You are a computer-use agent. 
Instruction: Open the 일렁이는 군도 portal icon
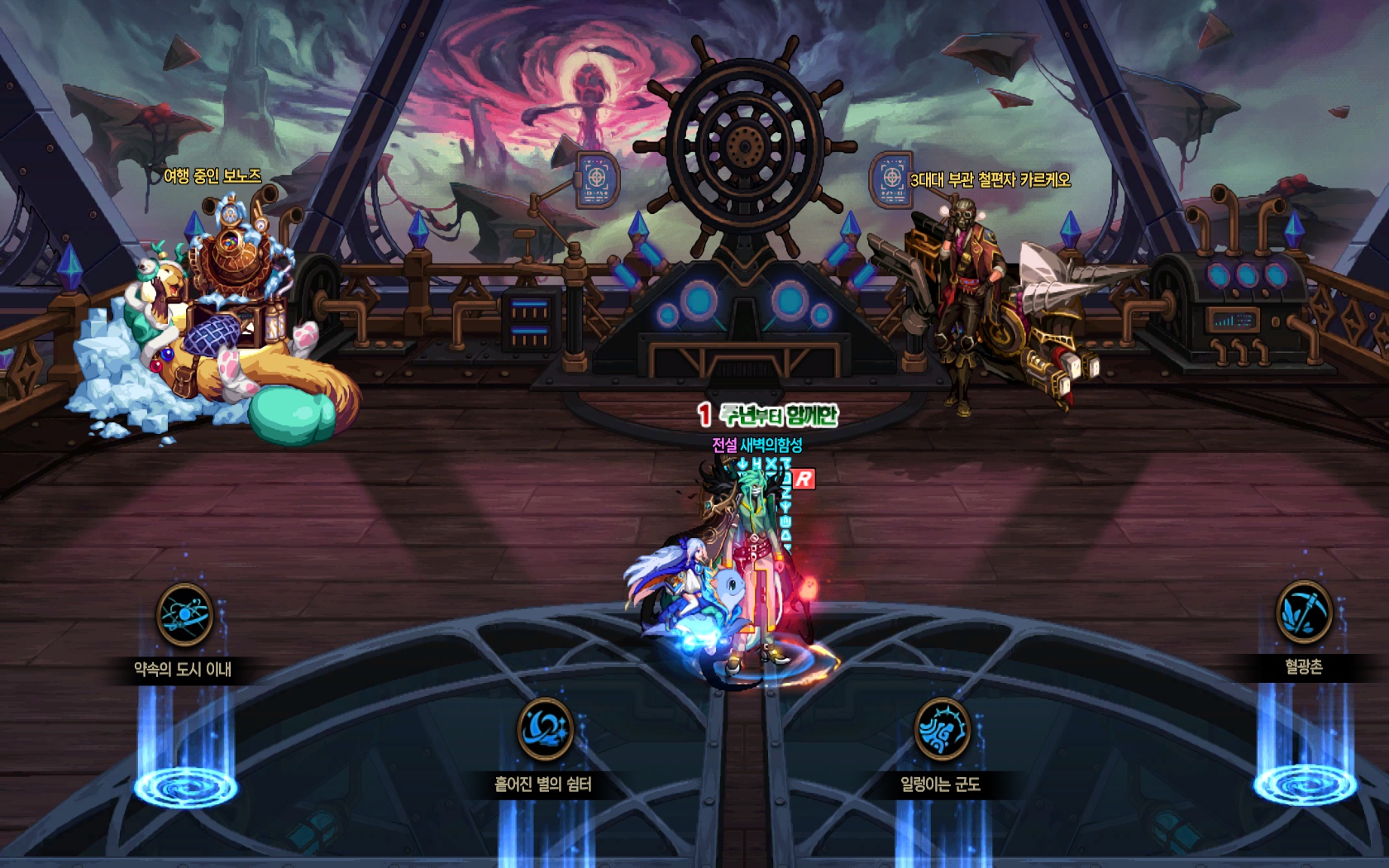point(941,729)
